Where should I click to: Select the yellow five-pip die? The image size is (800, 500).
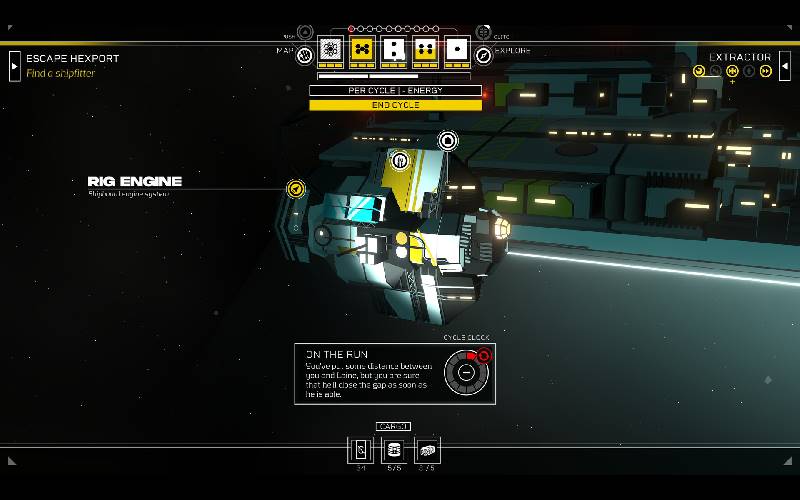coord(362,49)
